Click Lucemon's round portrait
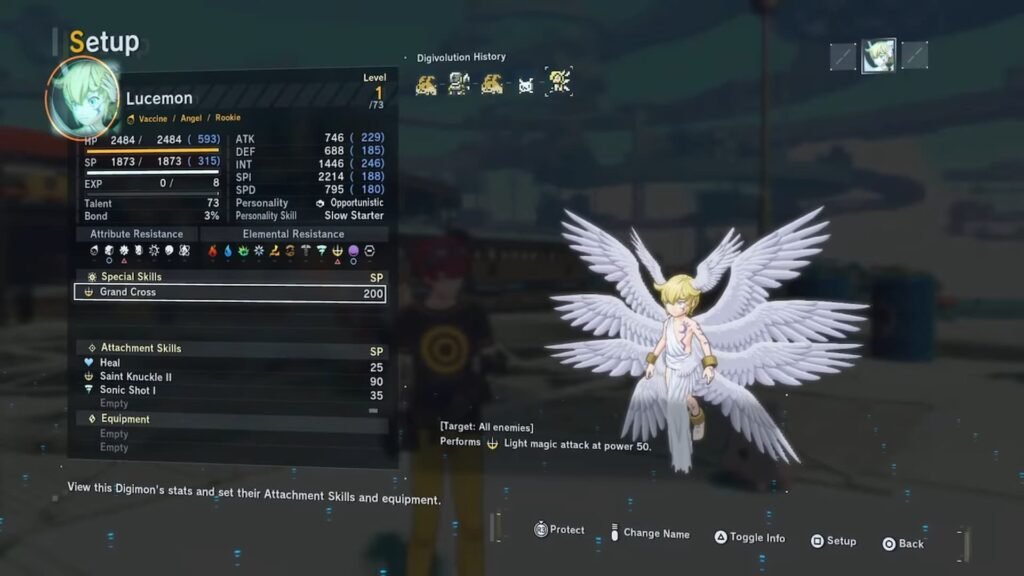Image resolution: width=1024 pixels, height=576 pixels. click(82, 97)
